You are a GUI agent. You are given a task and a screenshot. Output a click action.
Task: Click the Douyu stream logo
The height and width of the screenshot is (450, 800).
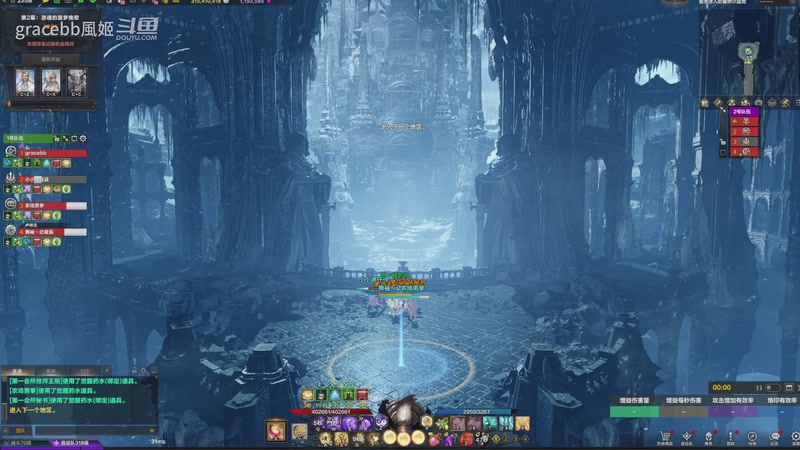click(x=137, y=30)
